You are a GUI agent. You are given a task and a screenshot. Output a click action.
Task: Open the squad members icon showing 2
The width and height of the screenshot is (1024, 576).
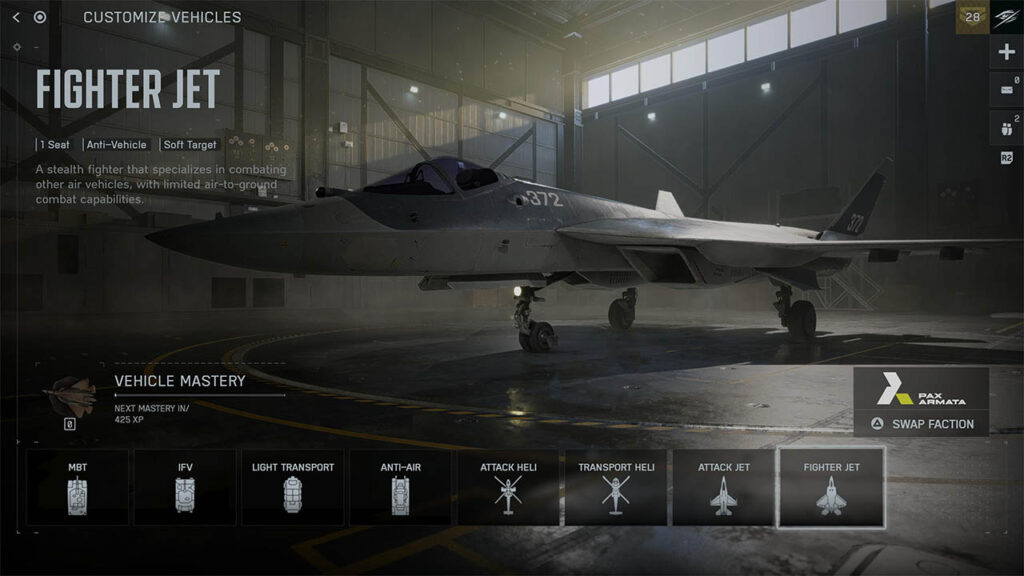[1006, 127]
